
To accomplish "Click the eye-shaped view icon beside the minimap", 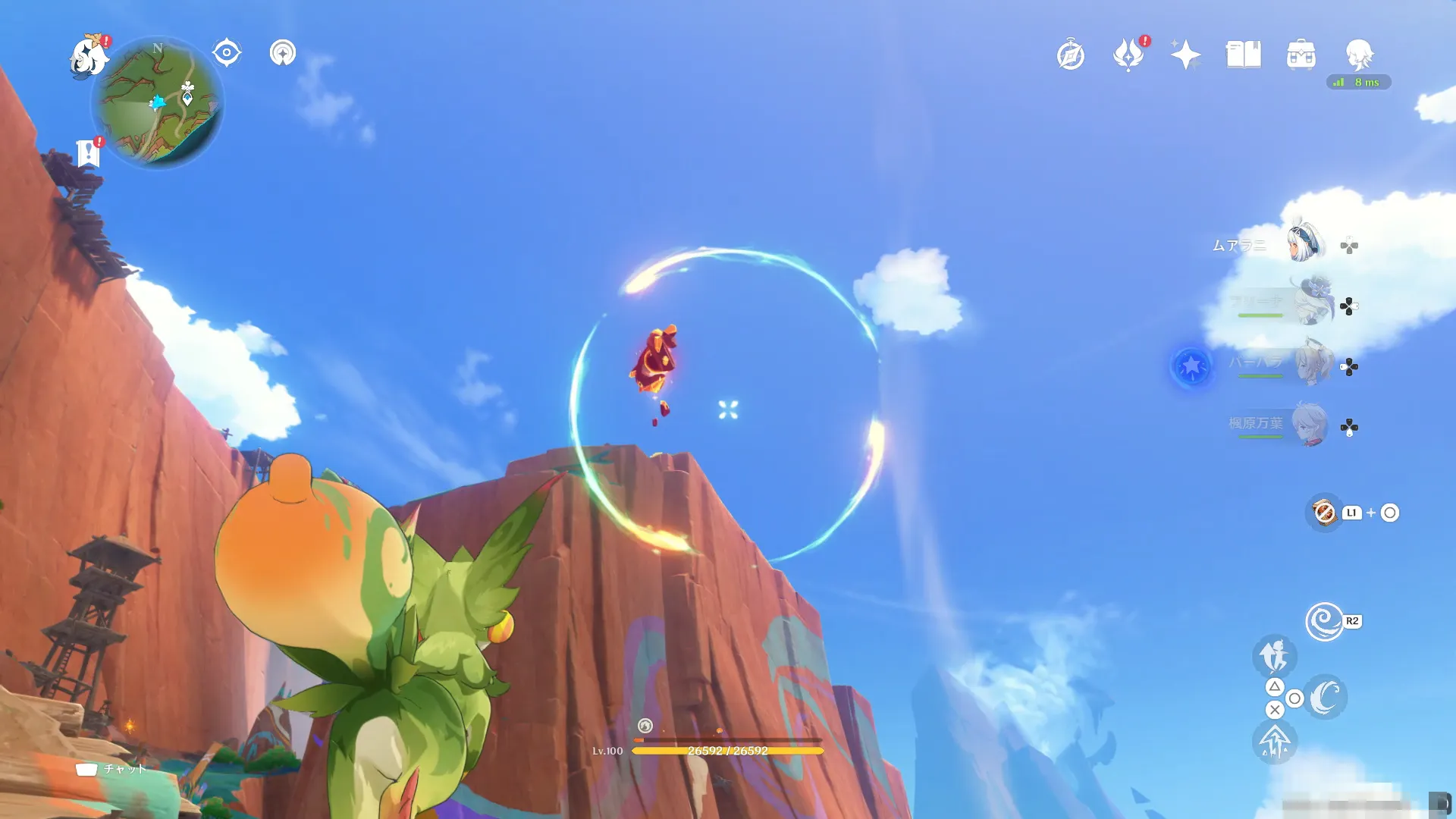I will [x=226, y=53].
